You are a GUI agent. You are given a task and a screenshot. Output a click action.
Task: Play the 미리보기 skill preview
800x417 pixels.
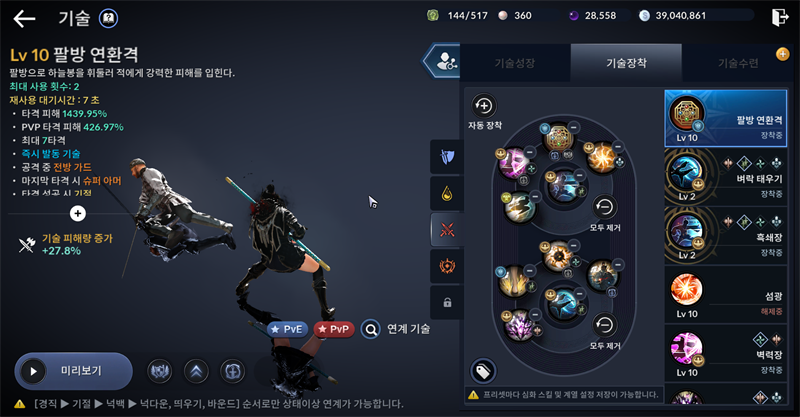pos(73,371)
